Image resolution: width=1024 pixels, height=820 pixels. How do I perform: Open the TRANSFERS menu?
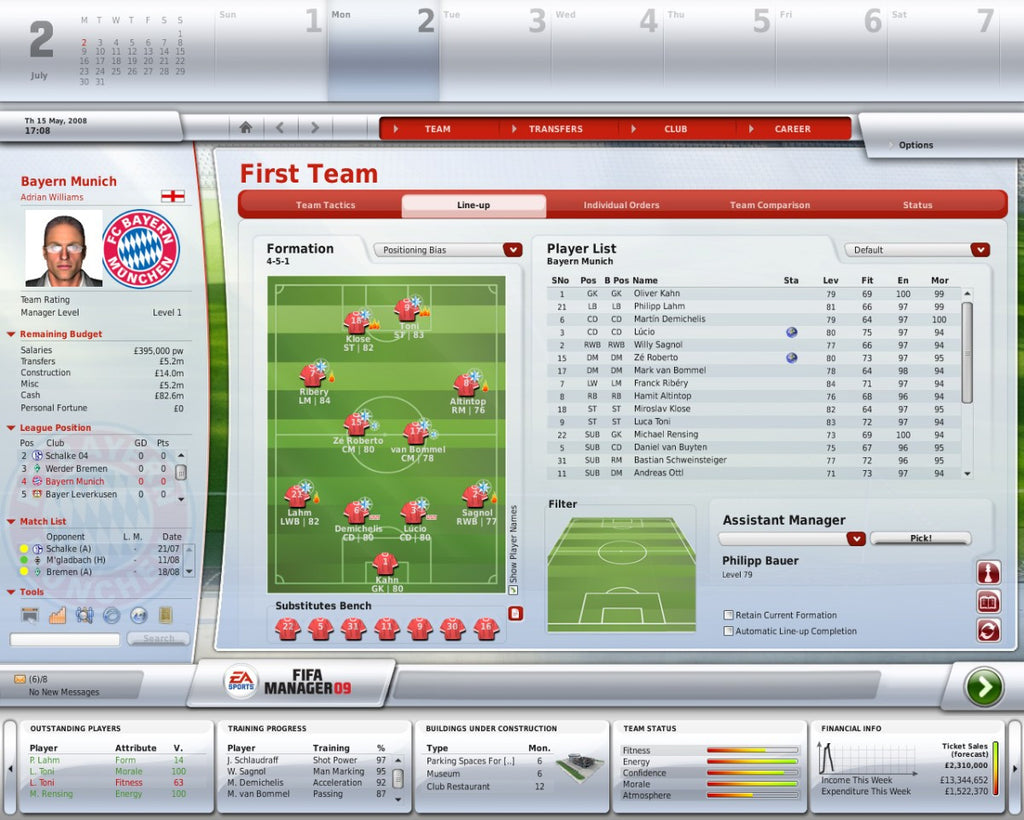pyautogui.click(x=555, y=129)
